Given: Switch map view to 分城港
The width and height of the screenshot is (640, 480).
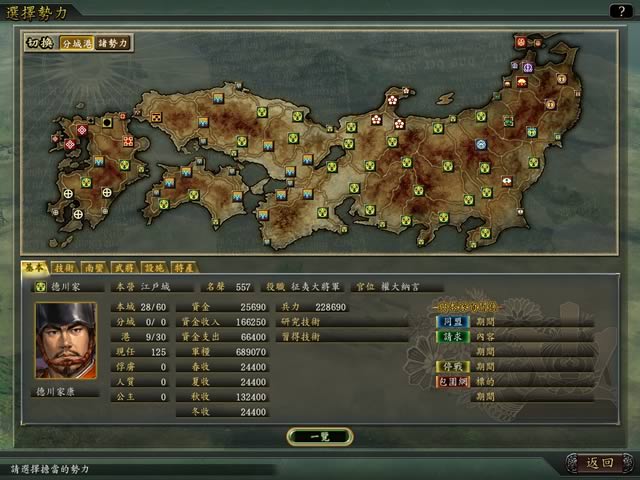Looking at the screenshot, I should pyautogui.click(x=76, y=44).
